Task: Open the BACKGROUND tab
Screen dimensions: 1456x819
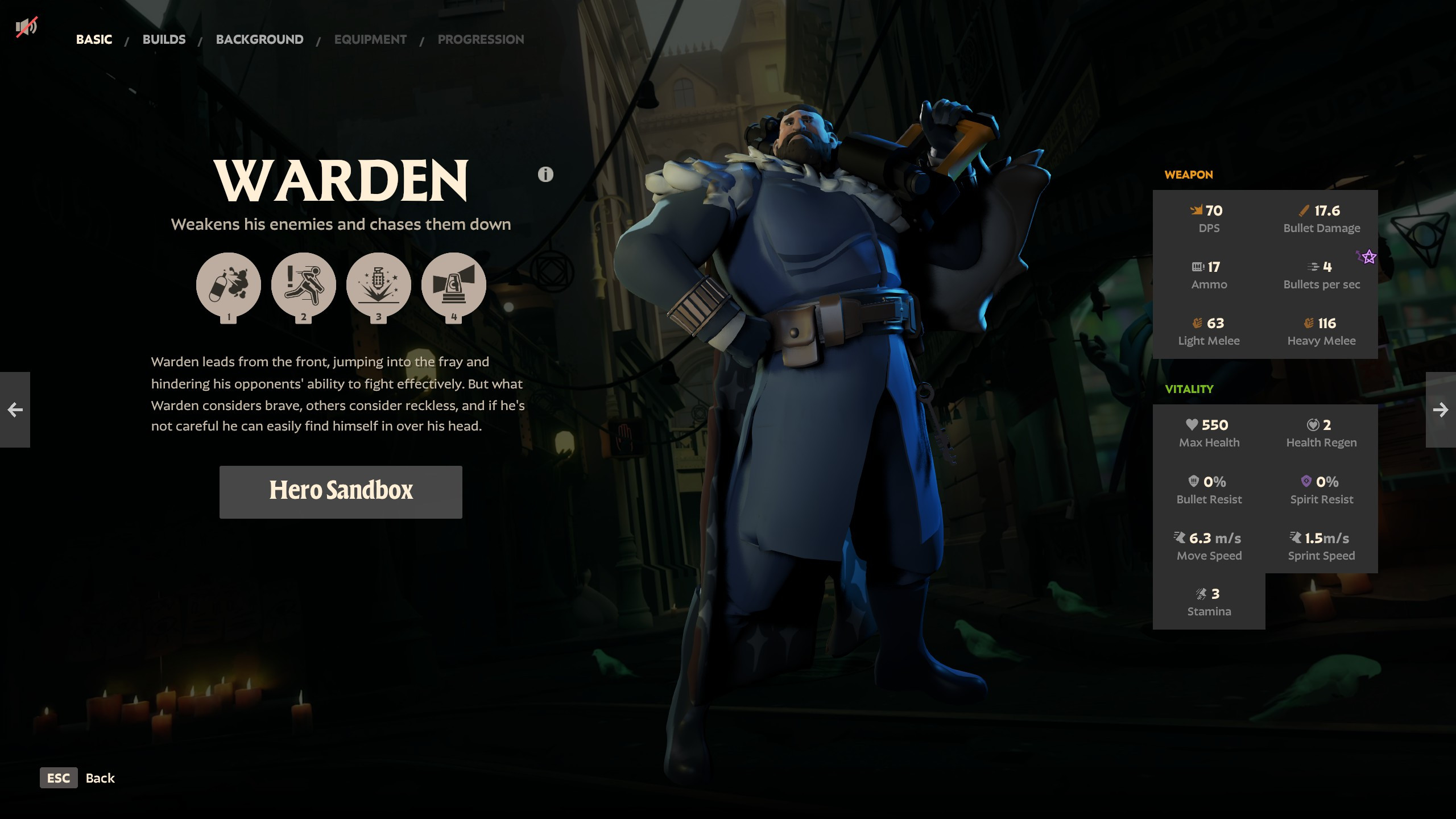Action: tap(259, 39)
